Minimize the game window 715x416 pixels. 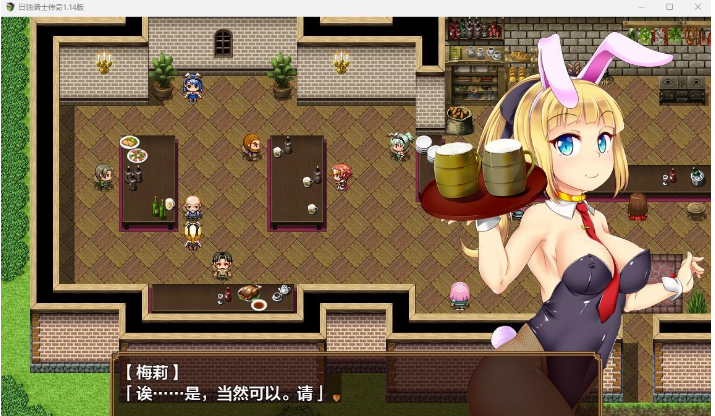(x=639, y=7)
